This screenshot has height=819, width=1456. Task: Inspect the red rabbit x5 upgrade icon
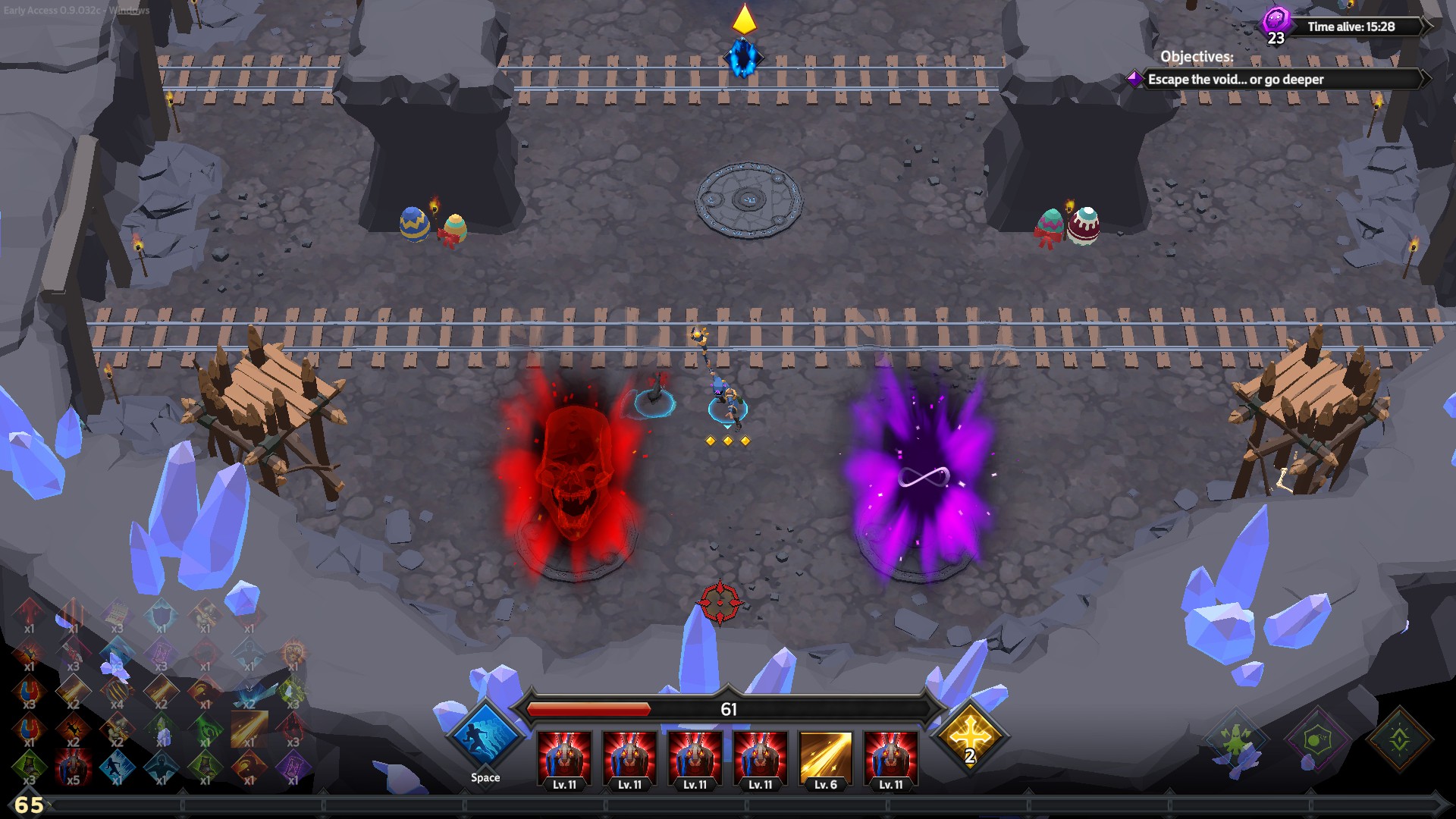coord(73,764)
